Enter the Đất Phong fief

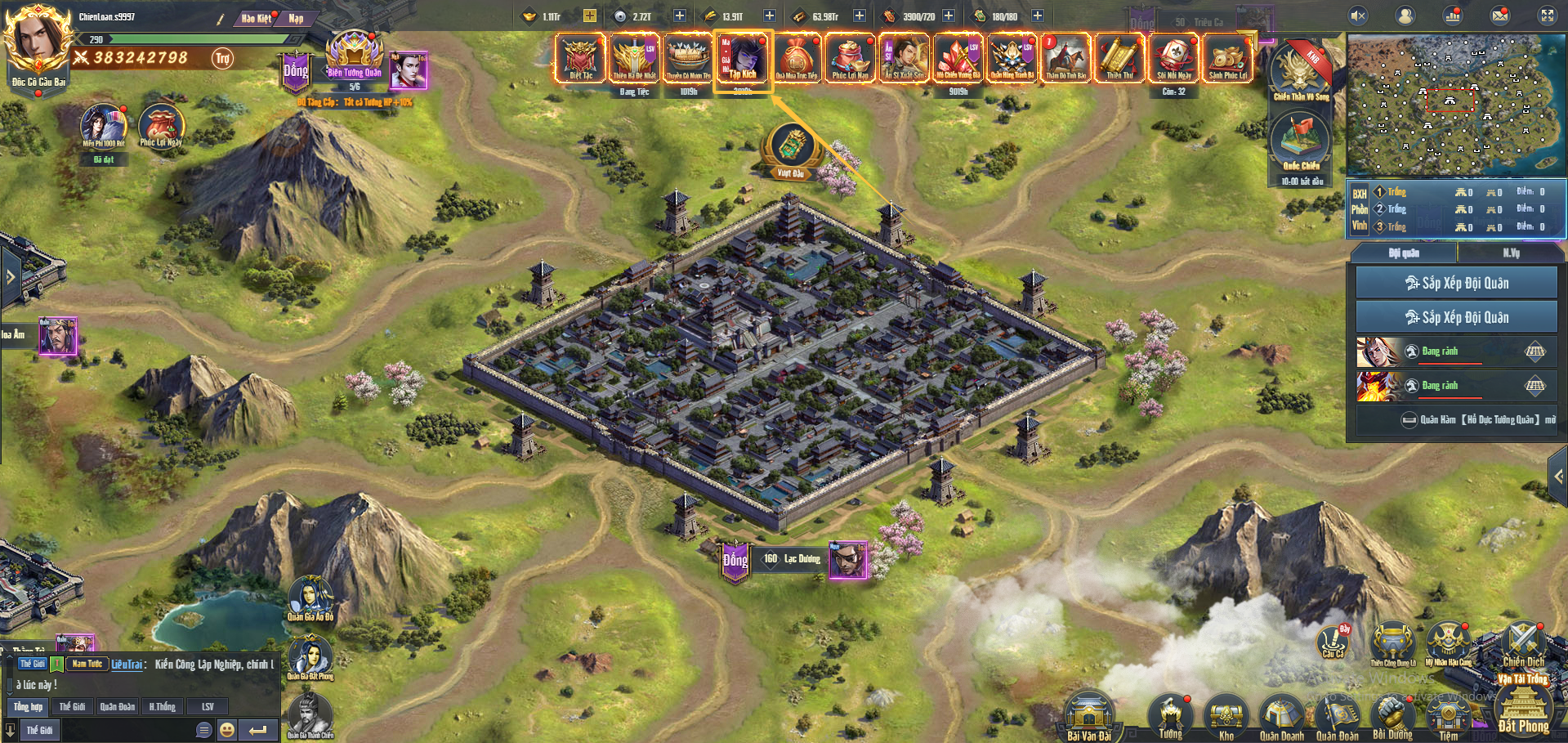coord(1523,708)
